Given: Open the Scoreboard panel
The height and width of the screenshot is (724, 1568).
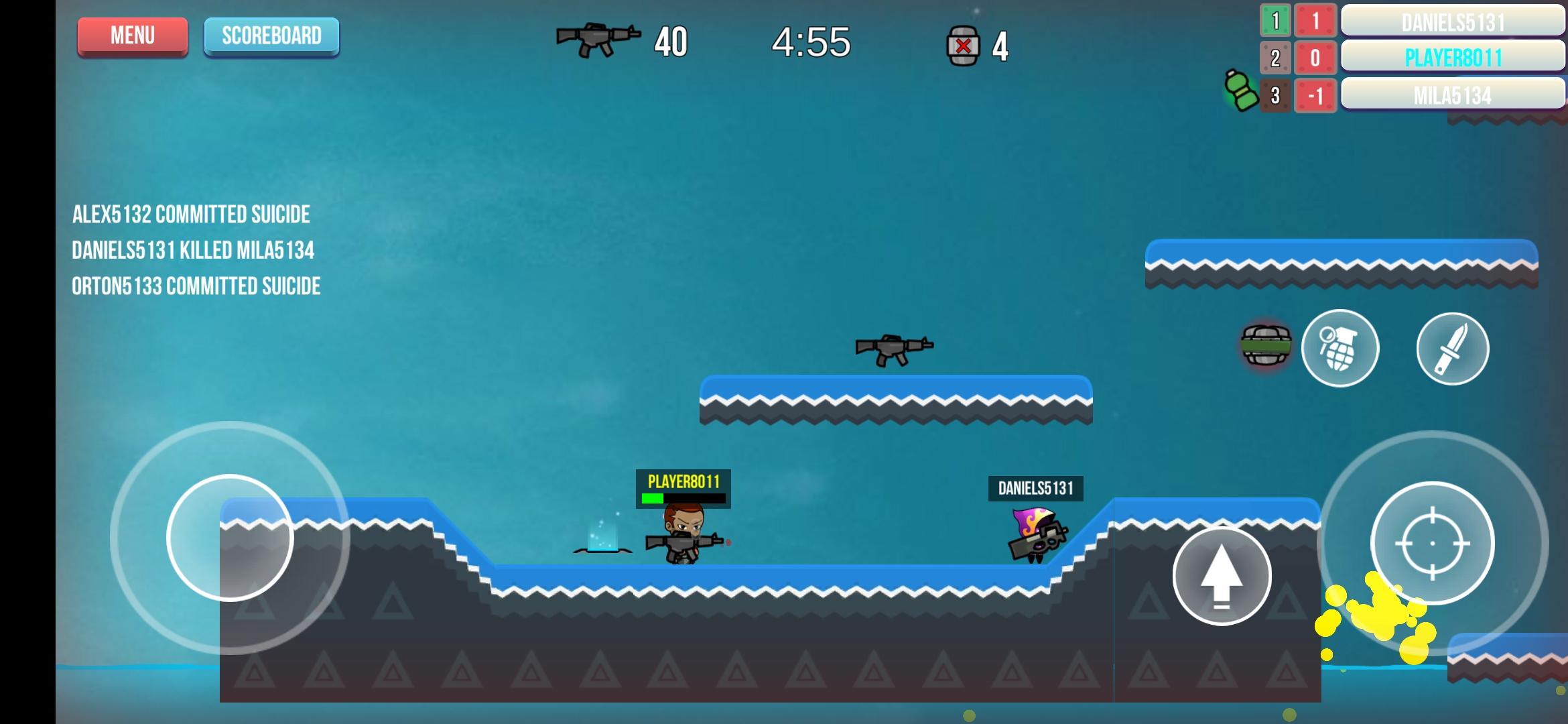Looking at the screenshot, I should 271,36.
